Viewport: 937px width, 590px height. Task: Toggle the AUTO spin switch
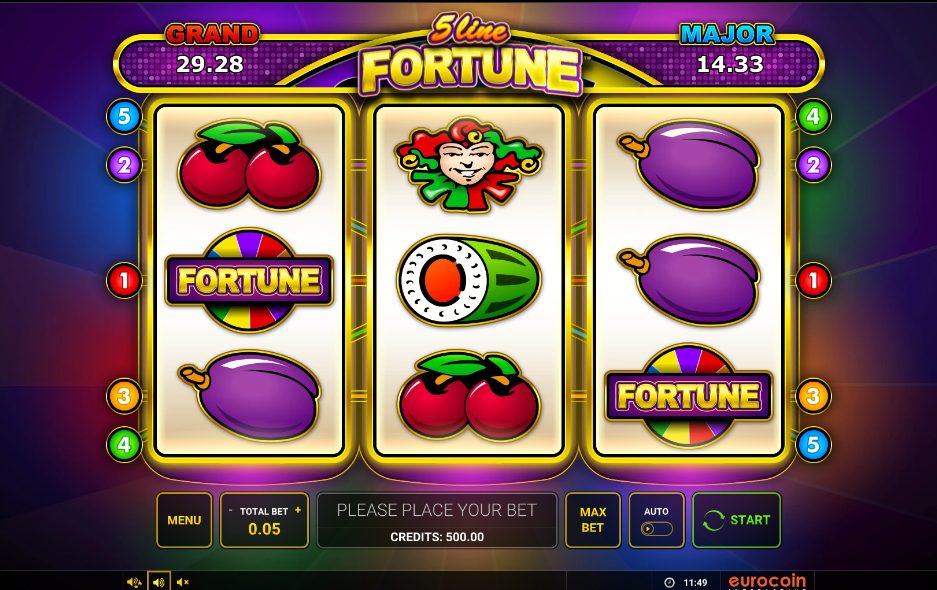point(656,528)
